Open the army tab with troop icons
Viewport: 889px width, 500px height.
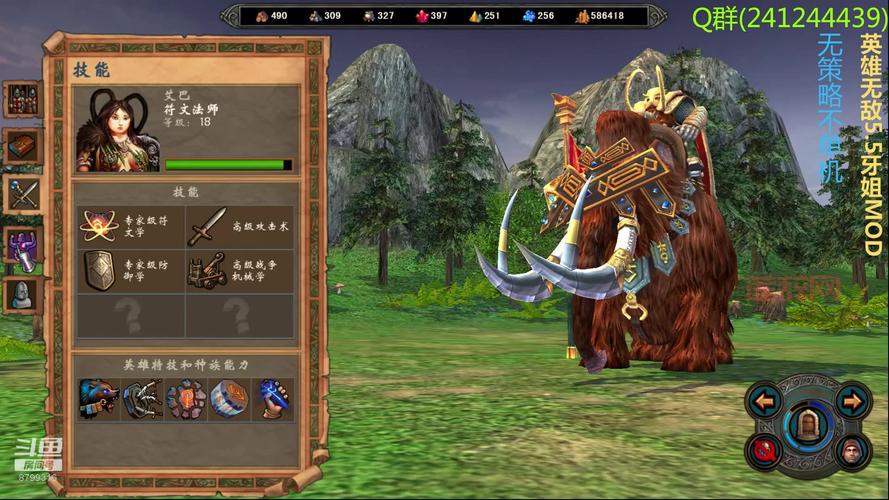(21, 98)
